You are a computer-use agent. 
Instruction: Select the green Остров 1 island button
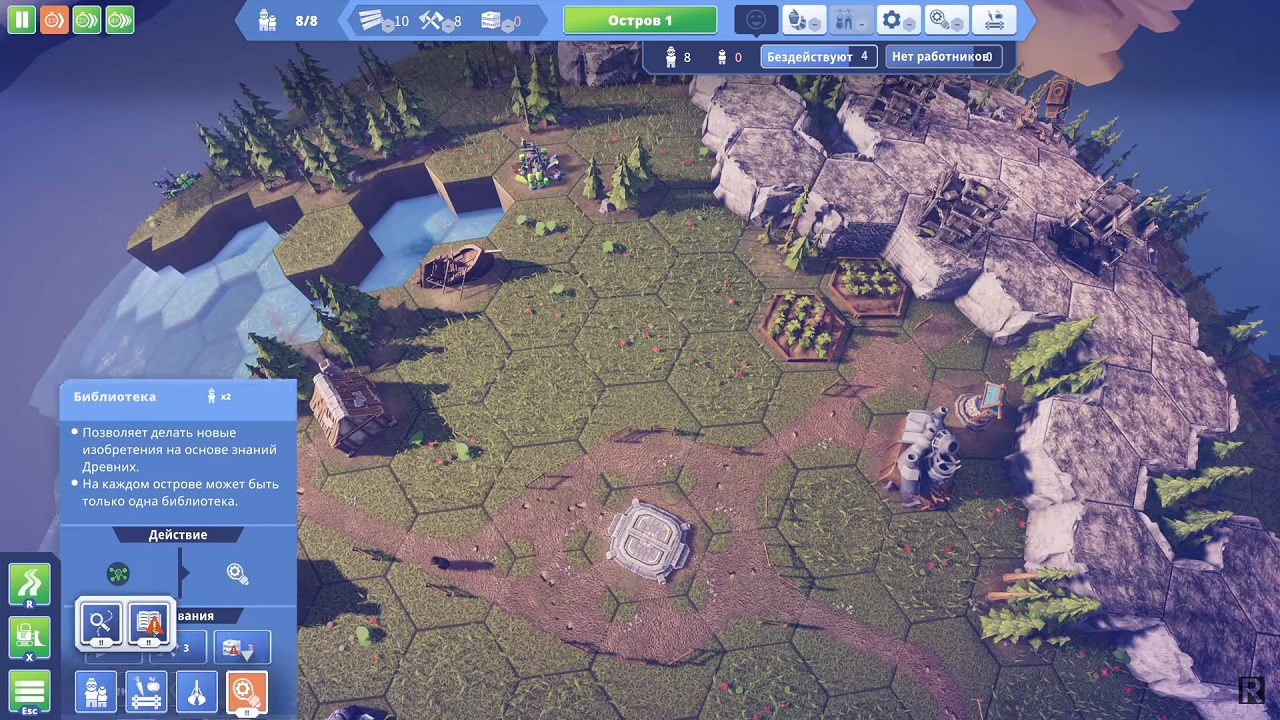point(640,20)
